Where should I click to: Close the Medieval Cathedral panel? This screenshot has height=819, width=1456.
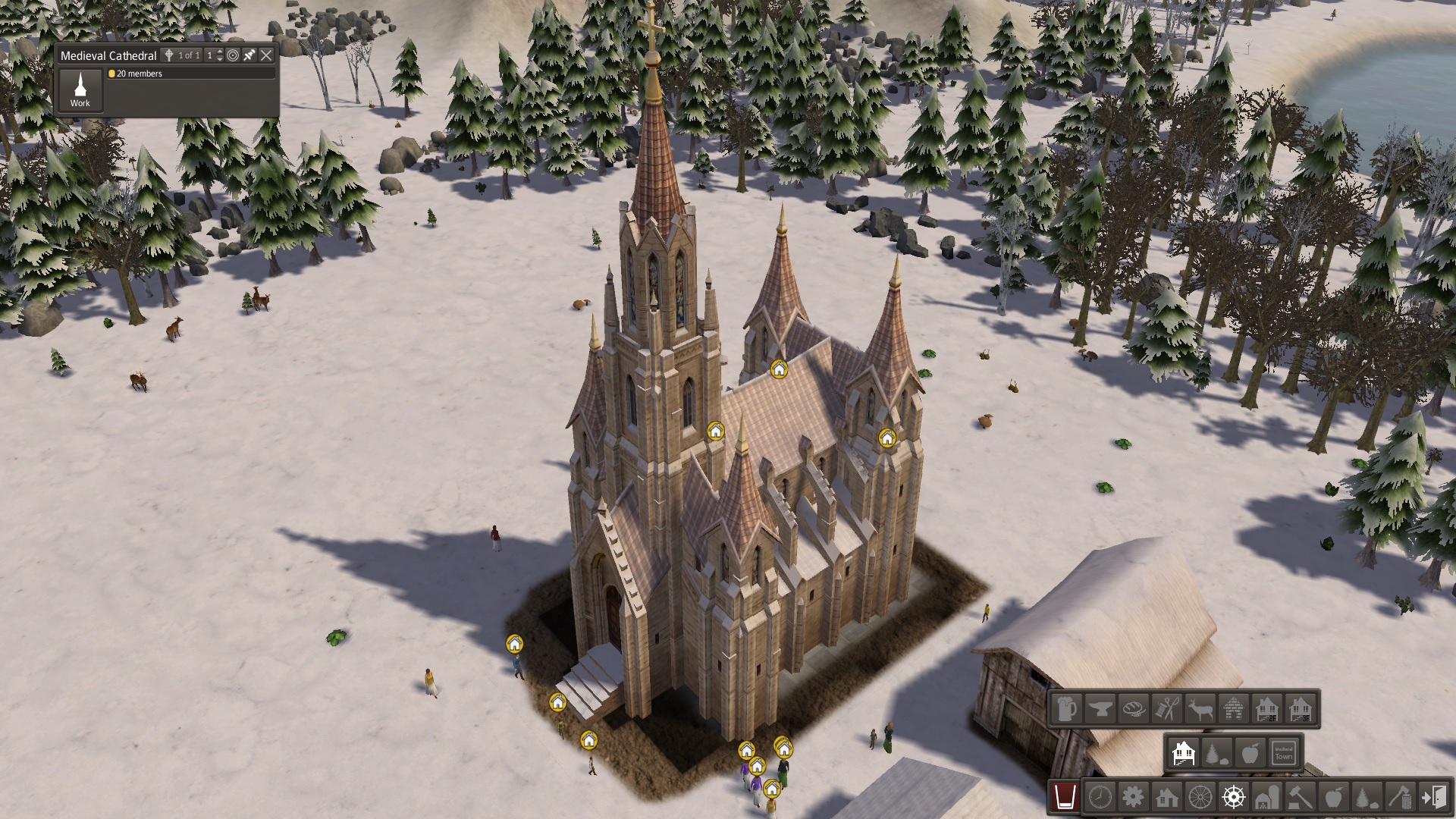(266, 55)
